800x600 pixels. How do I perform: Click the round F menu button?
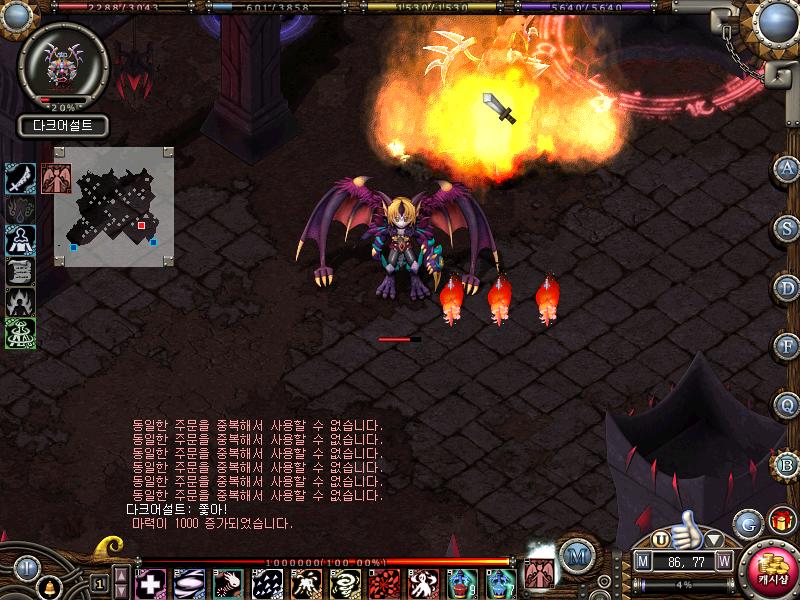click(788, 345)
